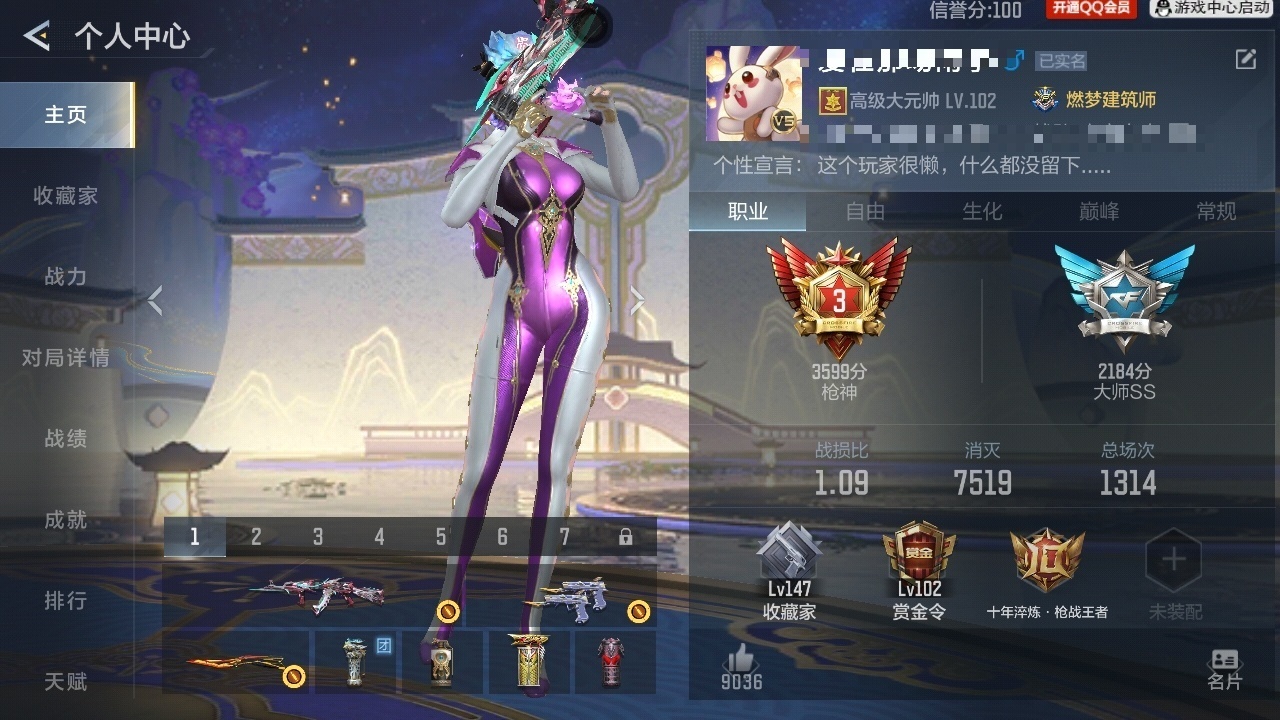
Task: Switch to loadout preset 3
Action: tap(317, 536)
